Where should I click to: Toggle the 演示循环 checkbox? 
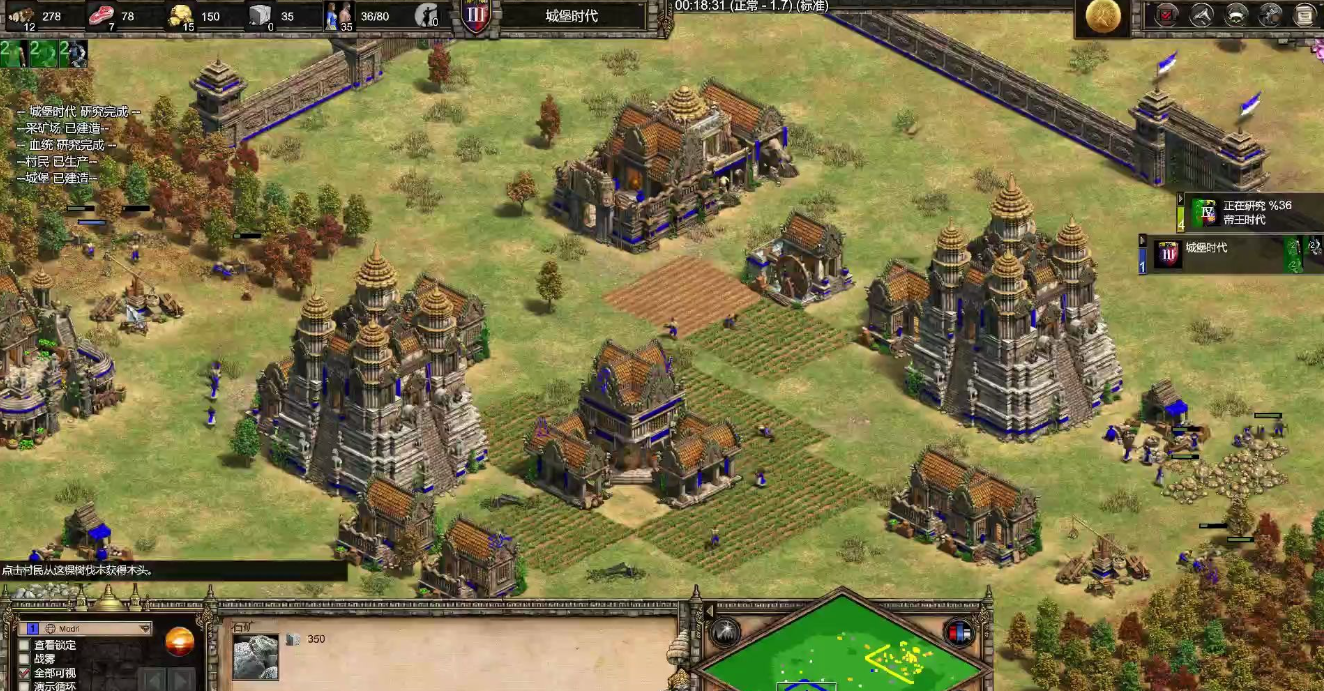(24, 686)
